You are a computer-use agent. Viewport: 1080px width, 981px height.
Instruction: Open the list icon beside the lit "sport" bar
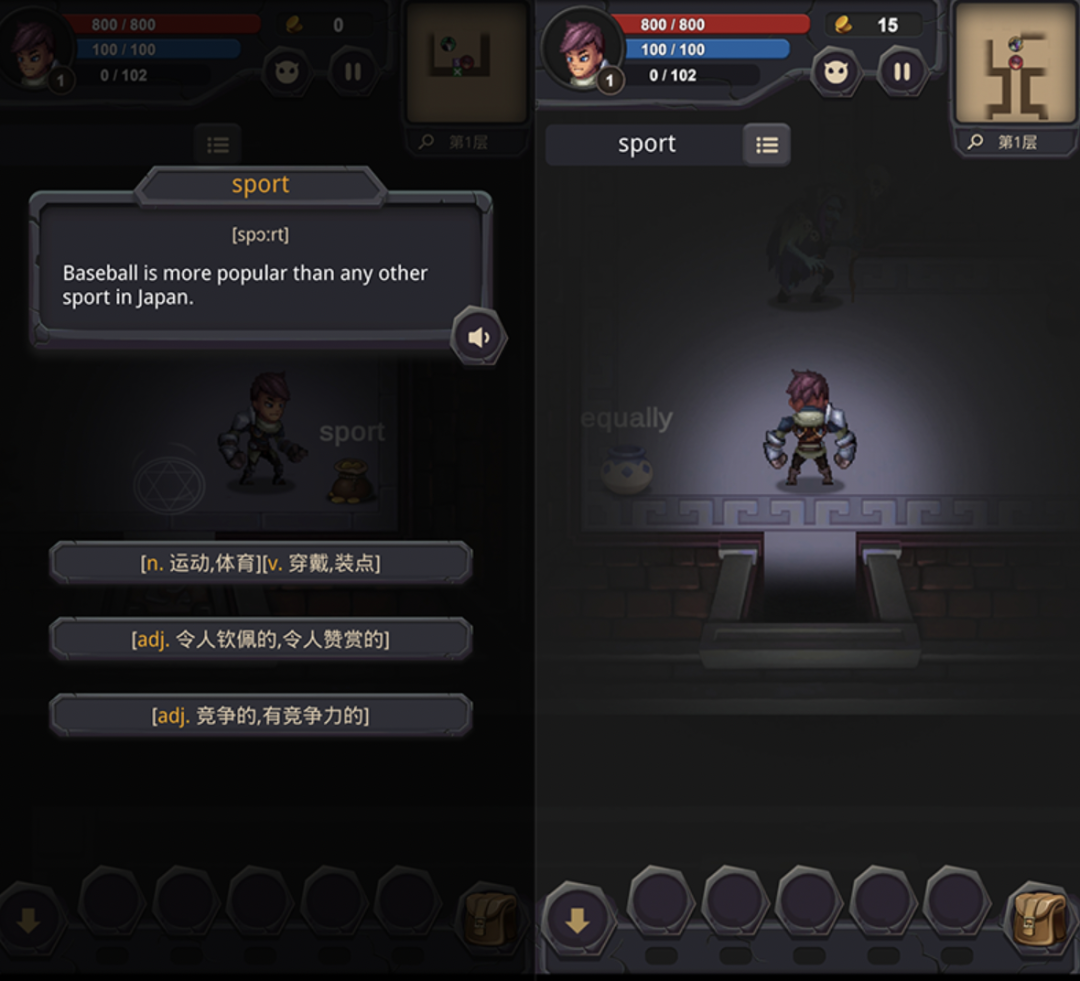coord(767,145)
